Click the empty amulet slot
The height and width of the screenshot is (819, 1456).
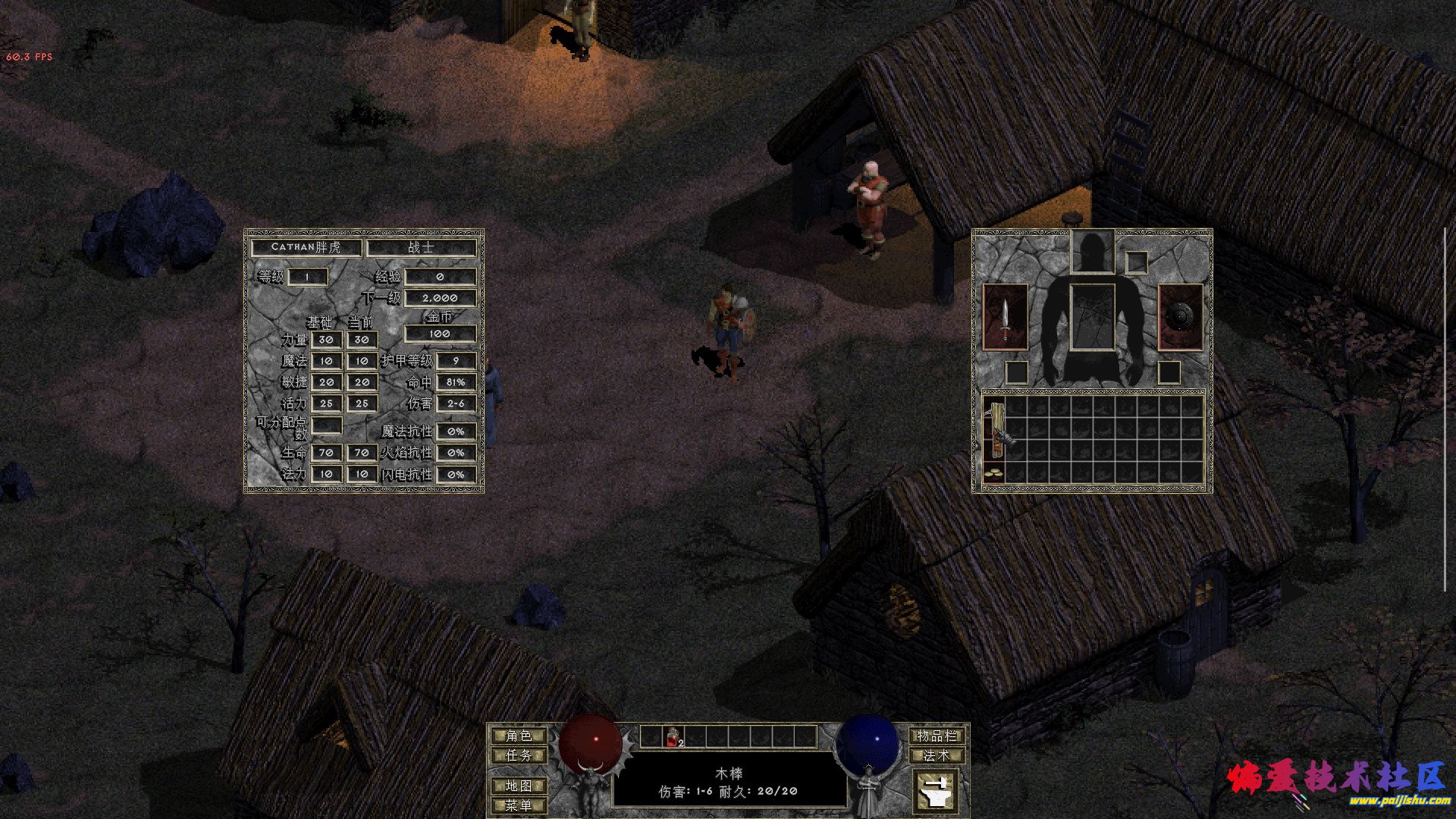click(1137, 262)
